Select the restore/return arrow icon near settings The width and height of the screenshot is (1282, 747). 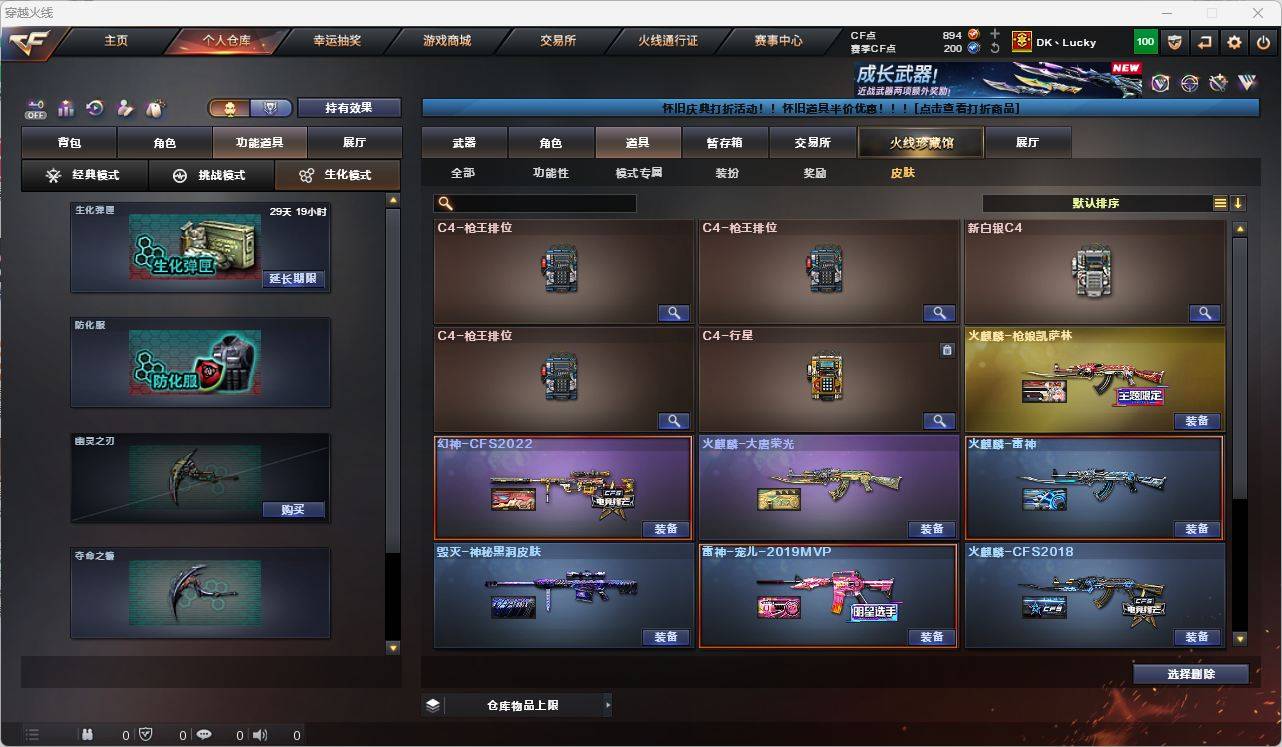click(x=1203, y=42)
